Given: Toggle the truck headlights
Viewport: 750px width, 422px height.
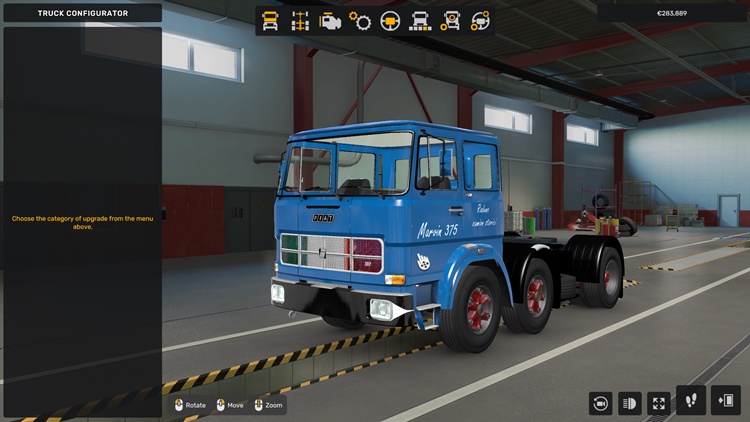Looking at the screenshot, I should (x=630, y=403).
